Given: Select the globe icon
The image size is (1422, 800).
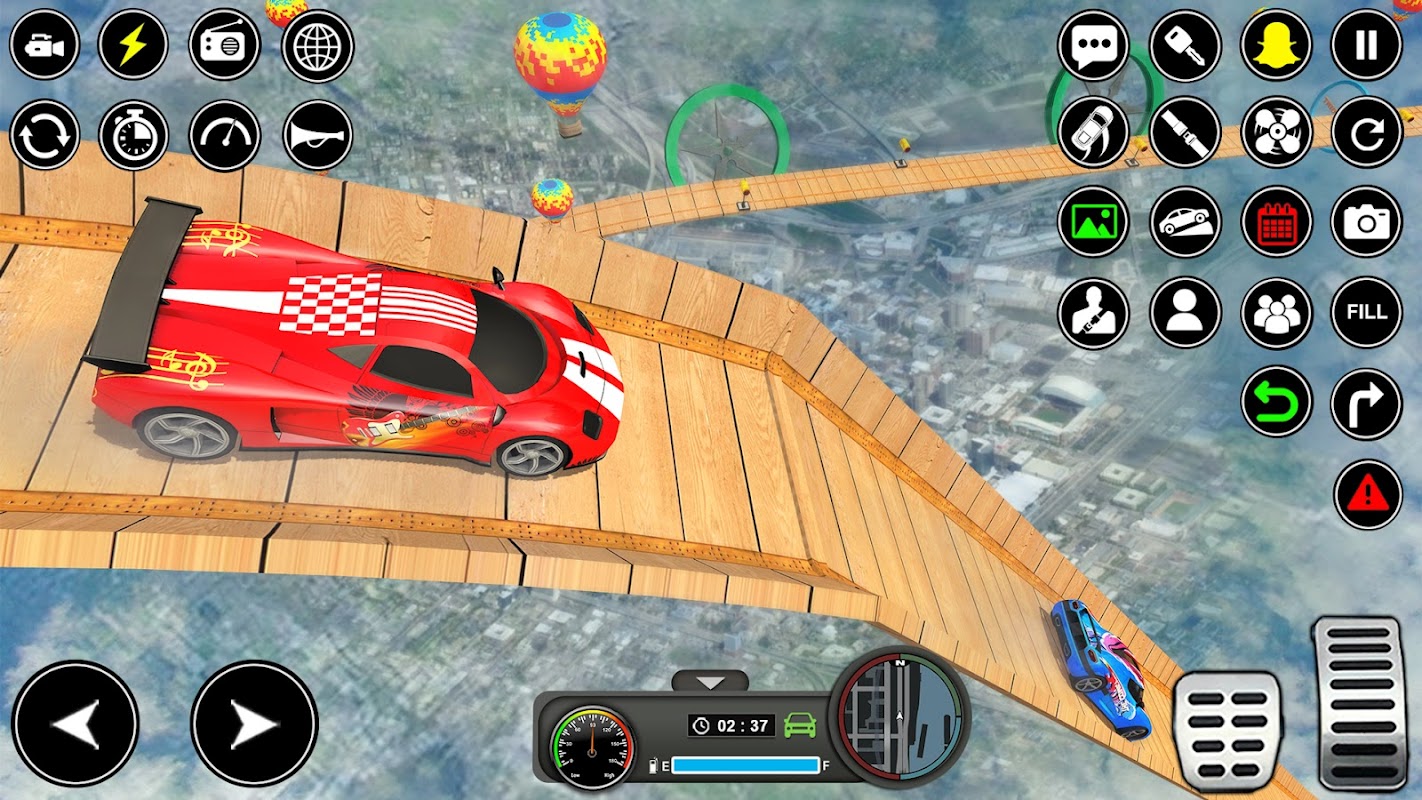Looking at the screenshot, I should tap(317, 46).
